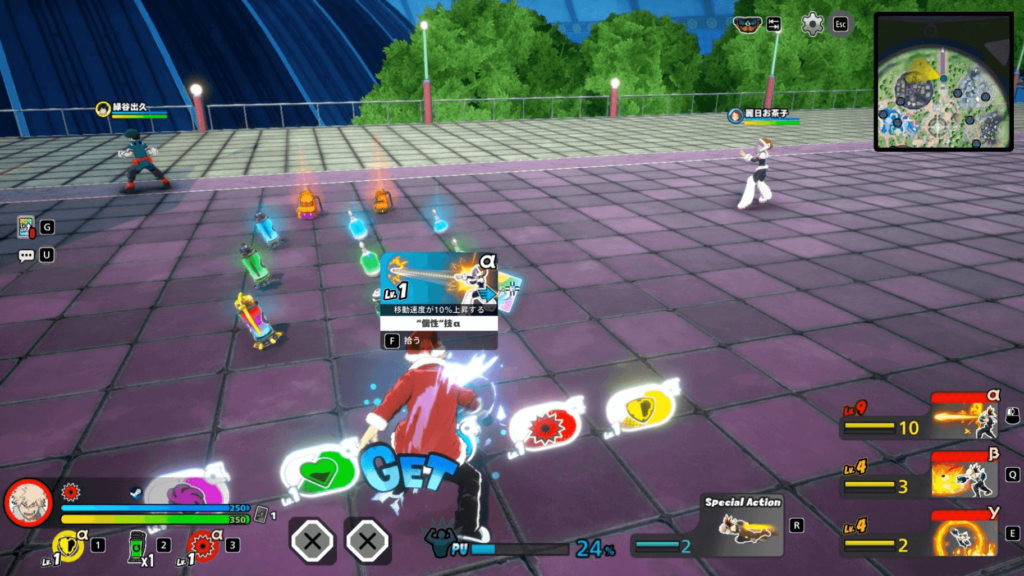Open the phone icon on the left edge
This screenshot has width=1024, height=576.
pos(25,228)
